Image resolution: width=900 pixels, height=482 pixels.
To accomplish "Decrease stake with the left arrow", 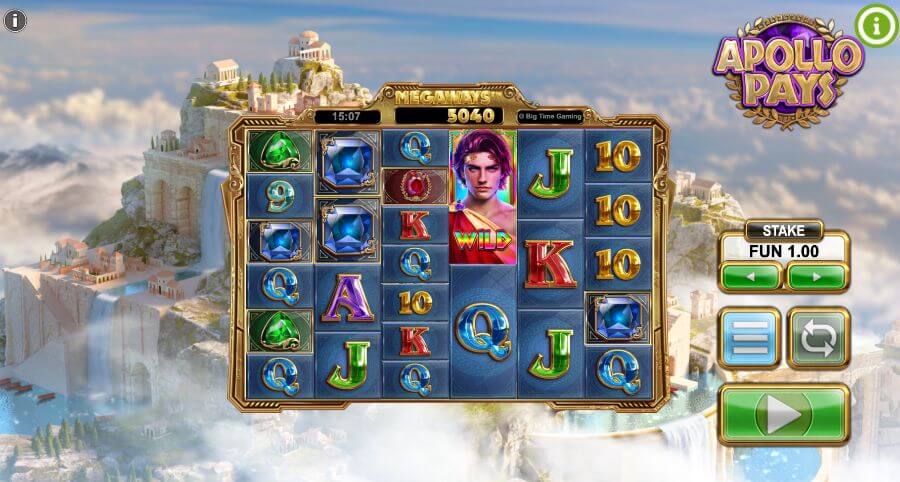I will coord(750,275).
